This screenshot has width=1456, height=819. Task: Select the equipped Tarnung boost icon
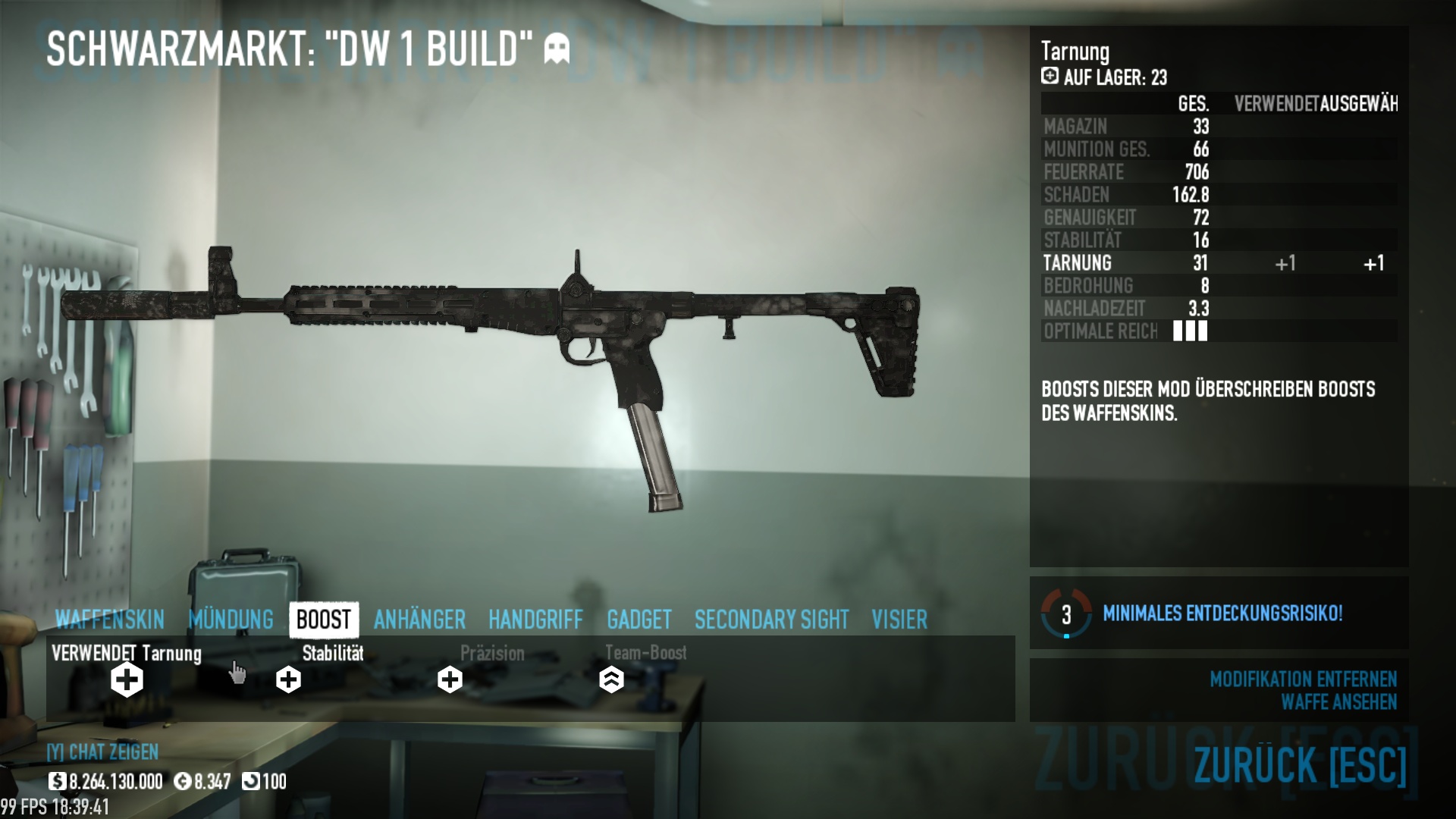tap(127, 679)
